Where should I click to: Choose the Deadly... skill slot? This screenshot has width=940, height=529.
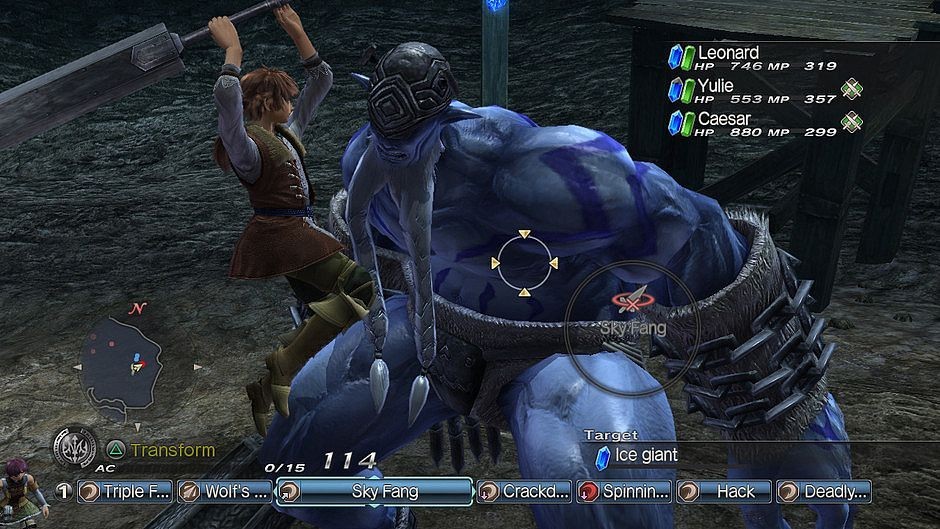point(823,491)
